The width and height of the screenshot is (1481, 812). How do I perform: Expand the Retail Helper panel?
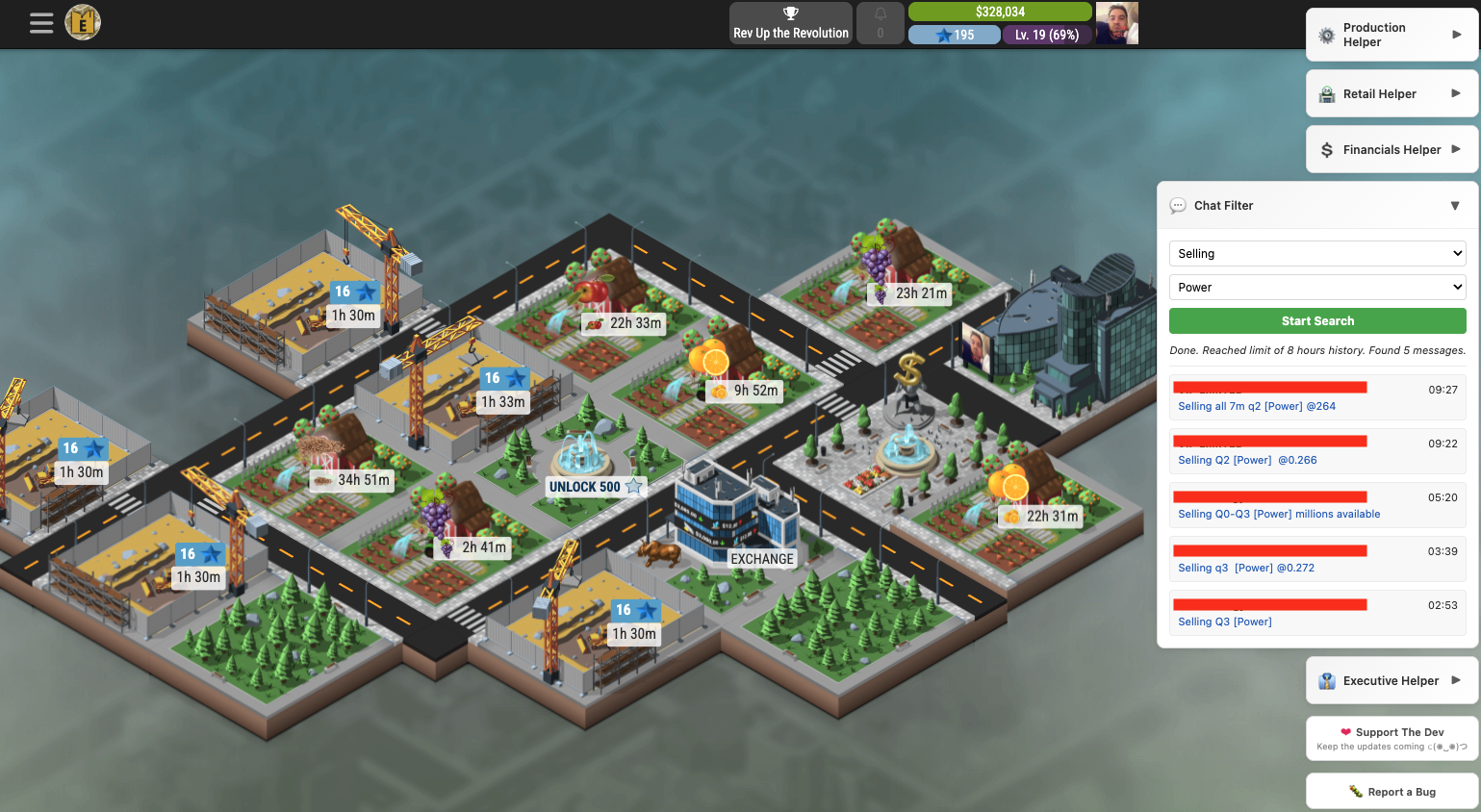coord(1392,94)
